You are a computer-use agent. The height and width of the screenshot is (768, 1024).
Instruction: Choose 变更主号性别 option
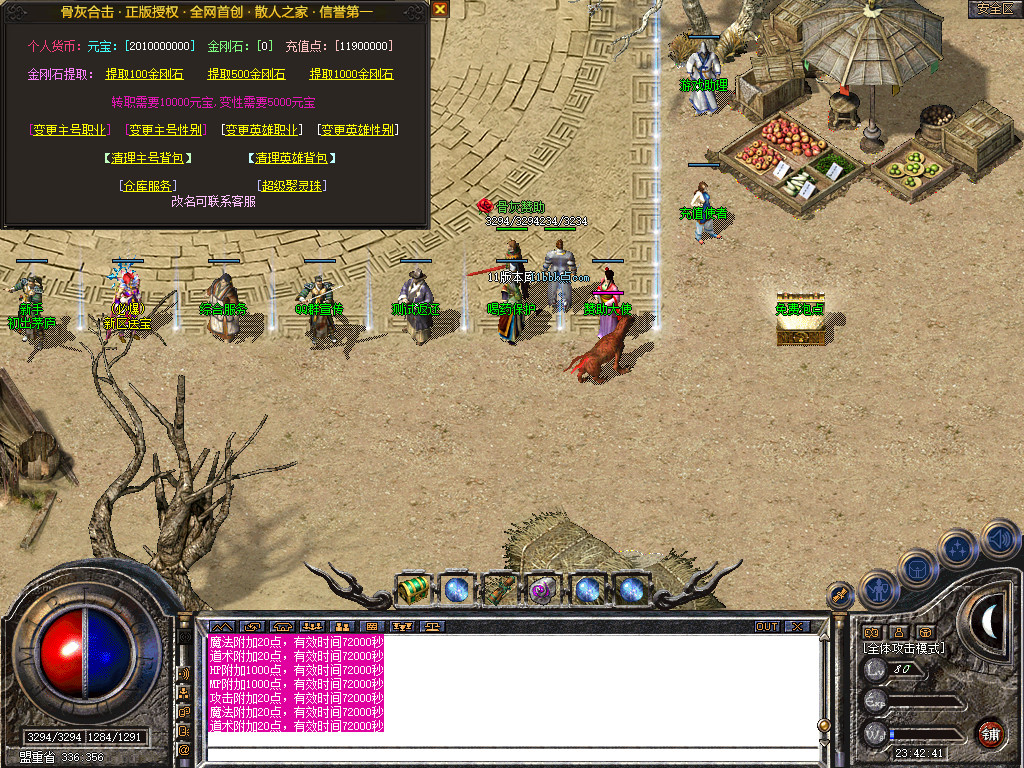click(164, 130)
